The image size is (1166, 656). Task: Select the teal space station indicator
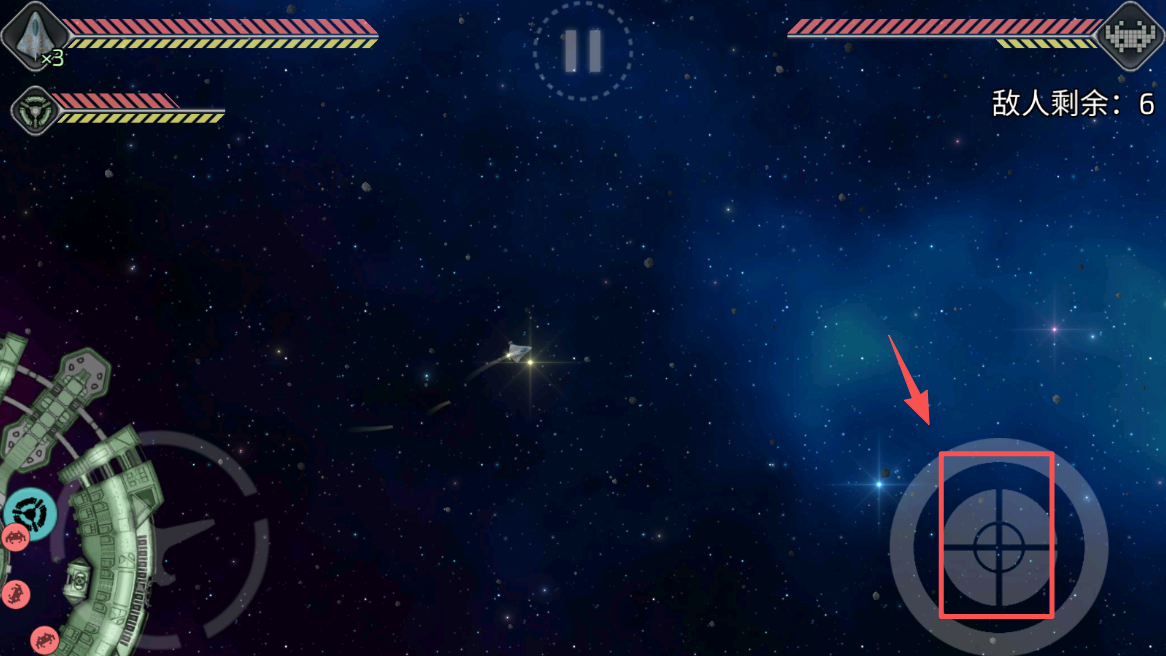(x=29, y=512)
